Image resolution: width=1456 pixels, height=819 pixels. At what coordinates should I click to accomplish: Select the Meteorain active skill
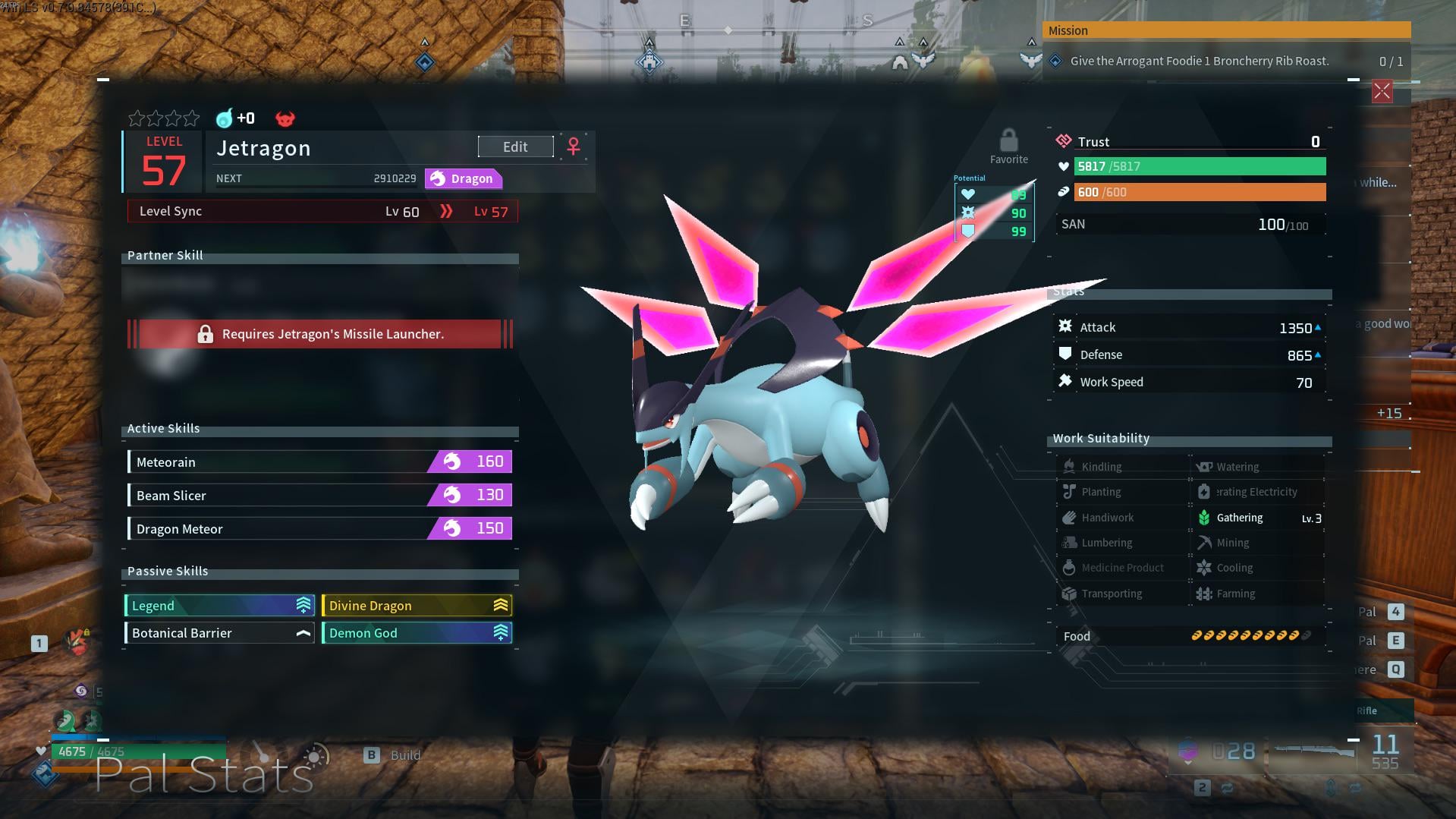[x=319, y=461]
